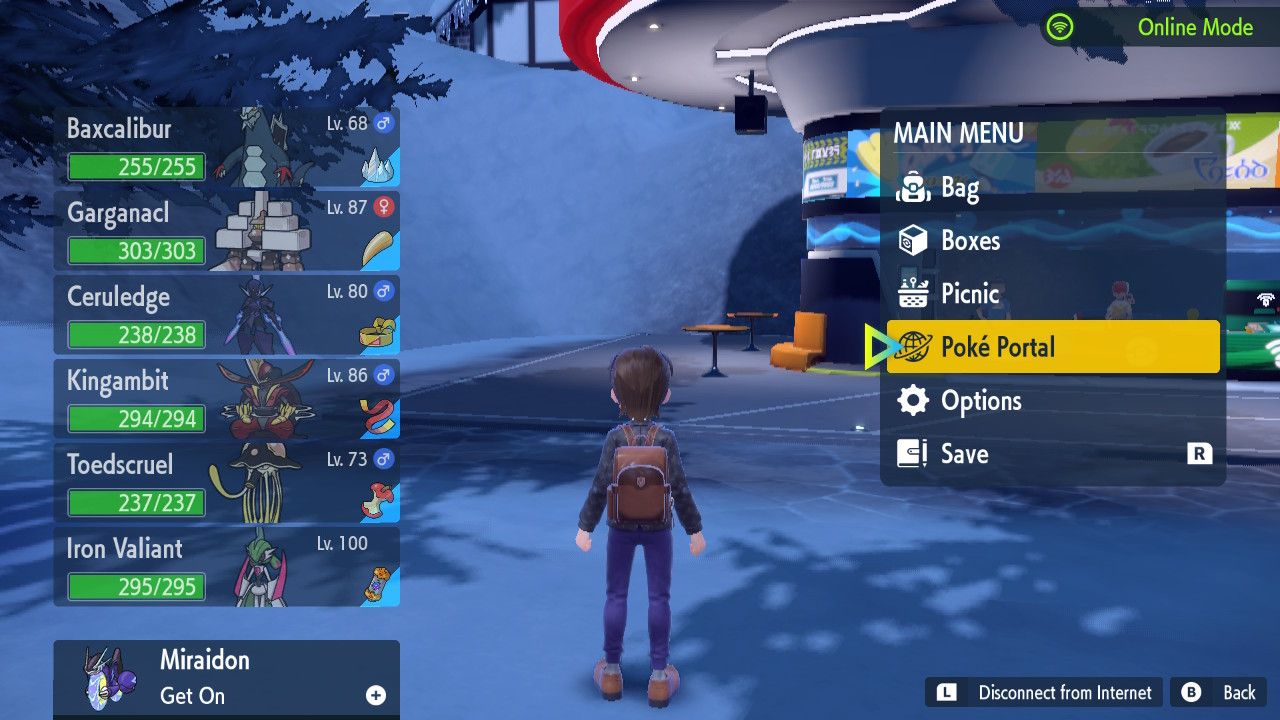The height and width of the screenshot is (720, 1280).
Task: Select Garganacl party slot
Action: (226, 231)
